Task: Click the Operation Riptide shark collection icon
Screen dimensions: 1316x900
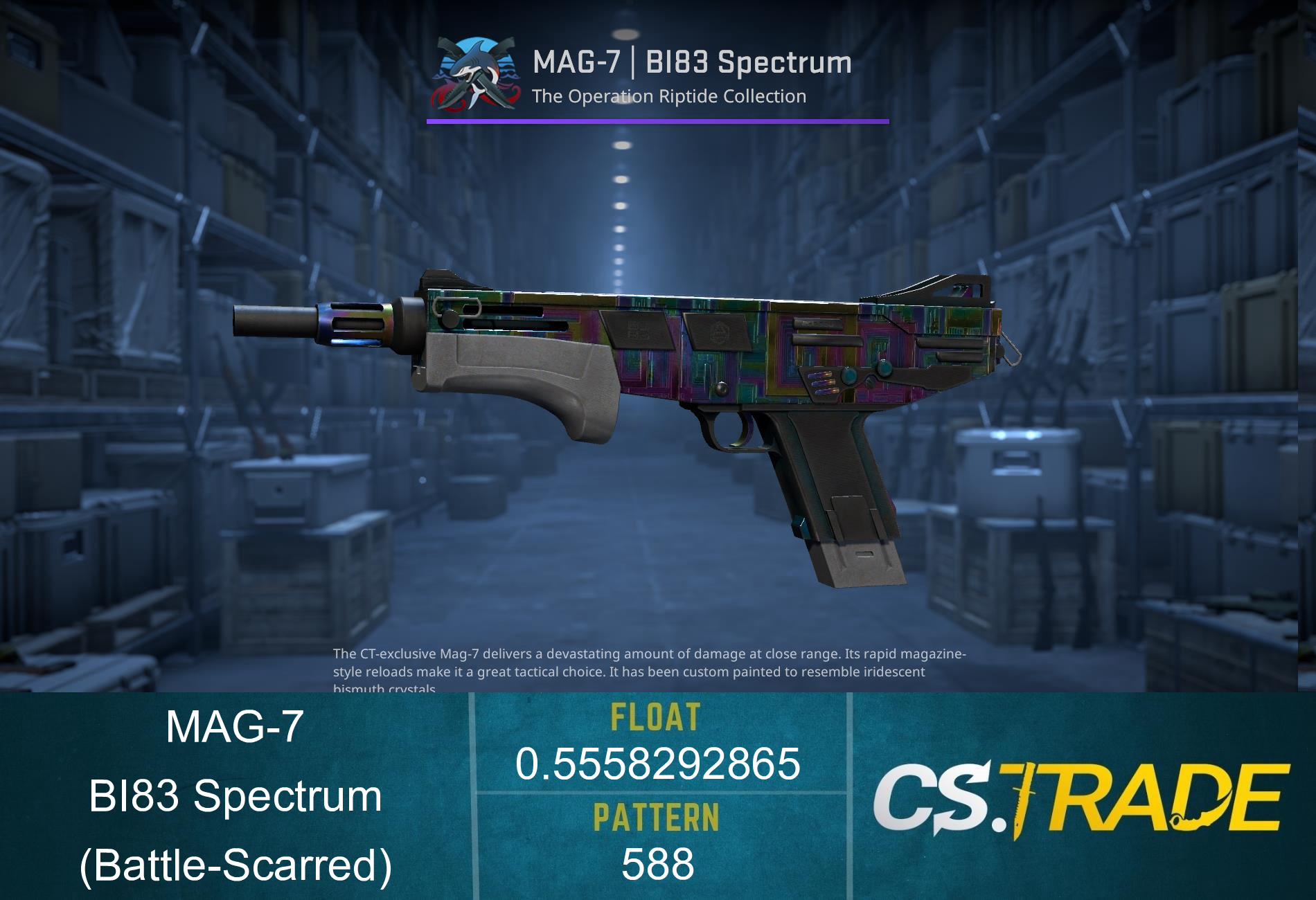Action: coord(473,73)
